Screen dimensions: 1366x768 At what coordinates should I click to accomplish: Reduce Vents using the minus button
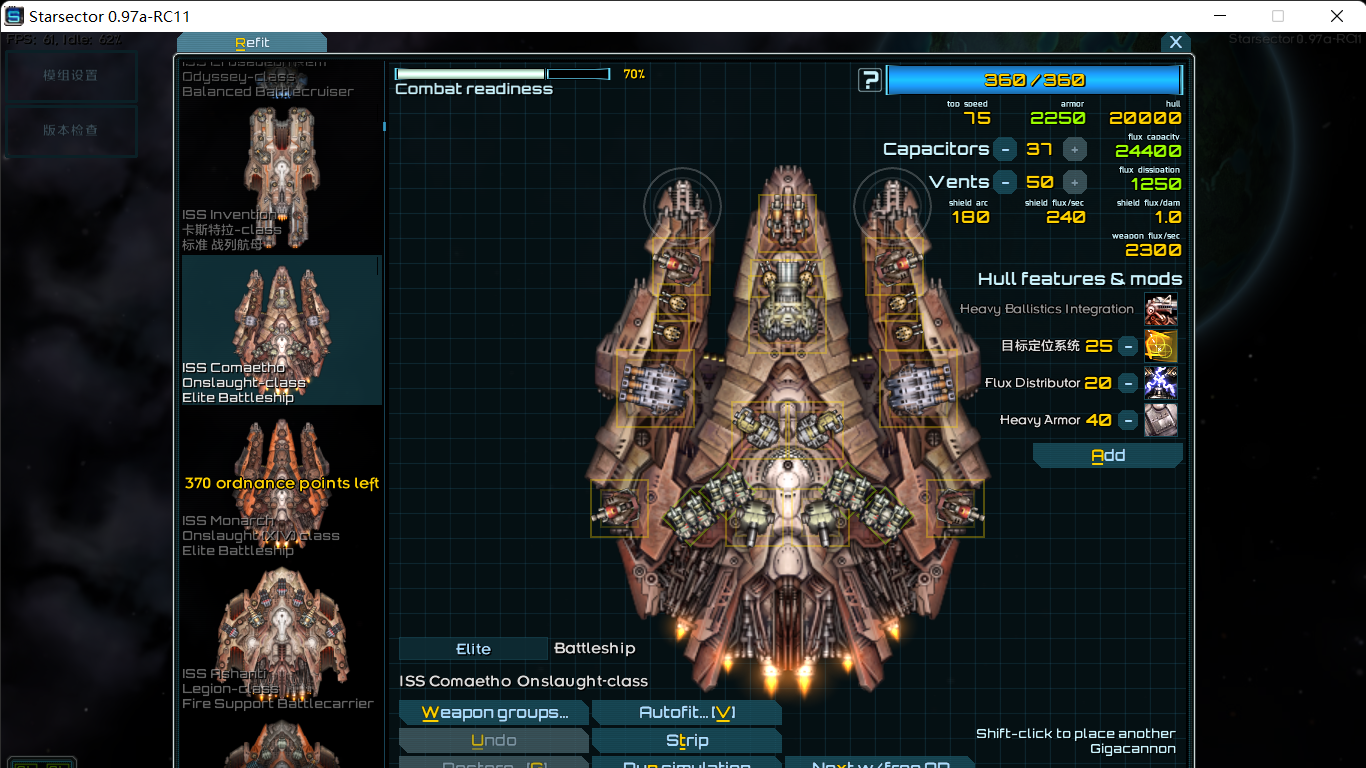pos(1005,183)
